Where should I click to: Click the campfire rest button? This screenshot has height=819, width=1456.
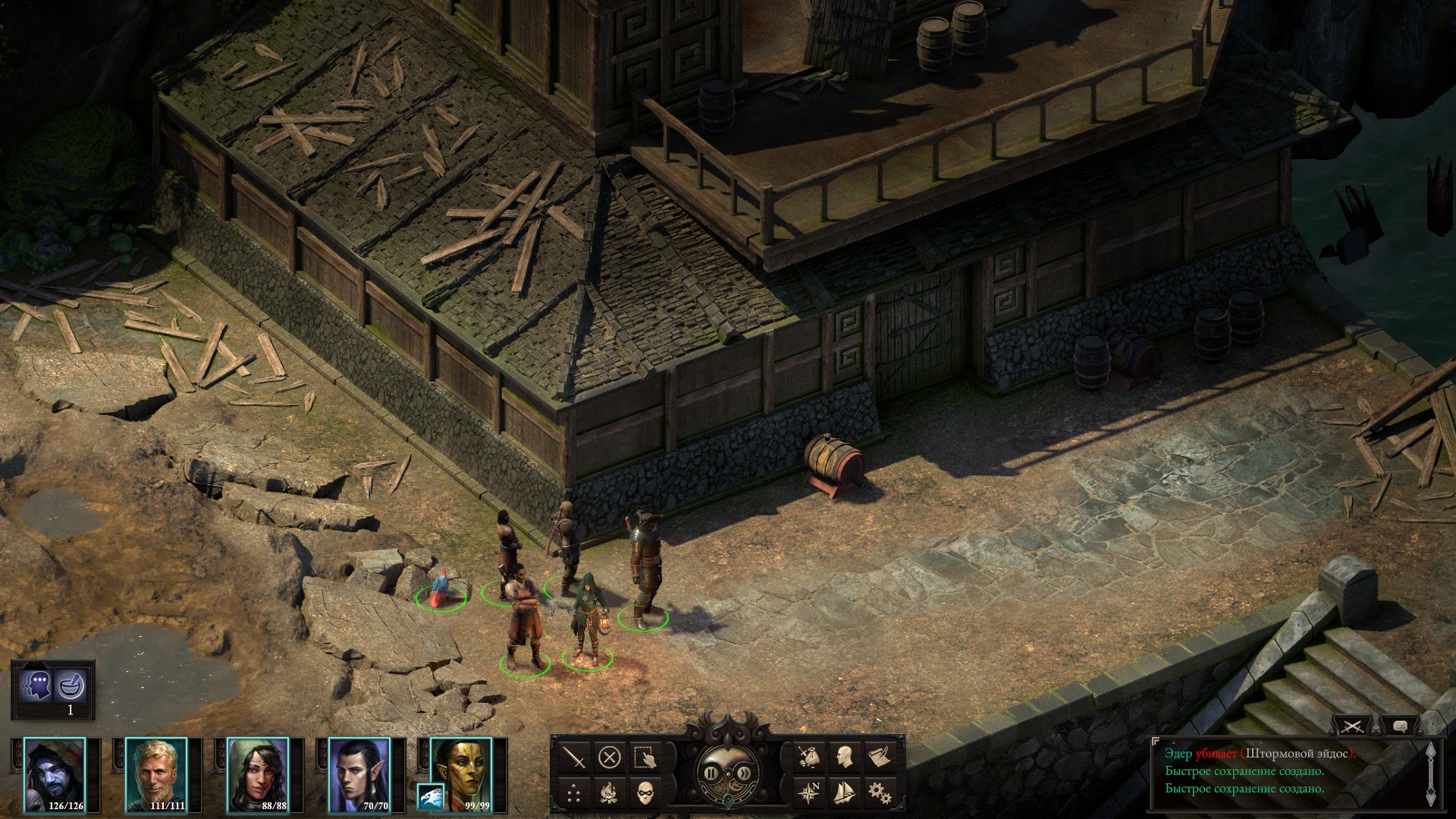point(610,793)
